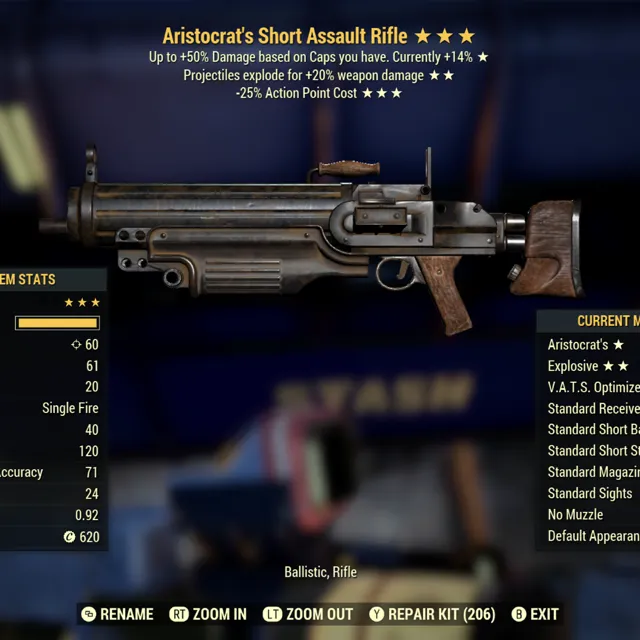Select the Zoom Out action

pos(308,614)
